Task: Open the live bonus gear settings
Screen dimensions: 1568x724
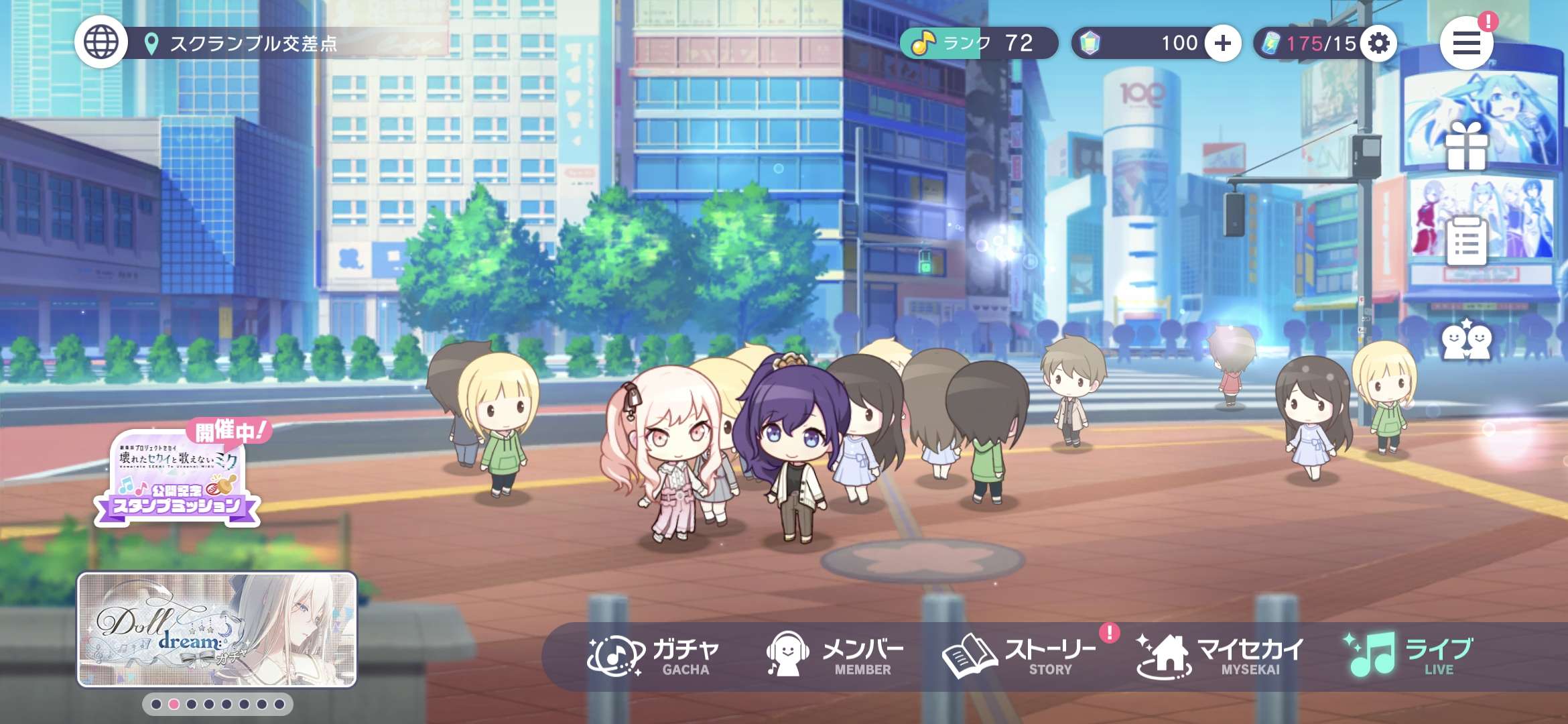Action: pos(1378,44)
